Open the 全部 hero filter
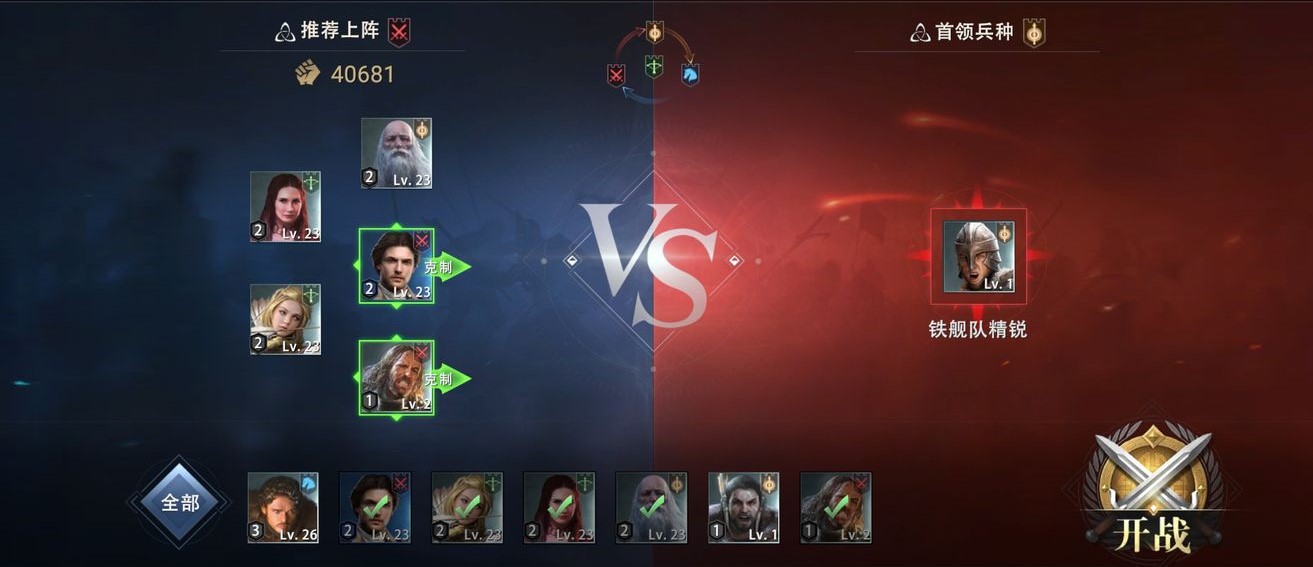Viewport: 1313px width, 567px height. coord(180,503)
